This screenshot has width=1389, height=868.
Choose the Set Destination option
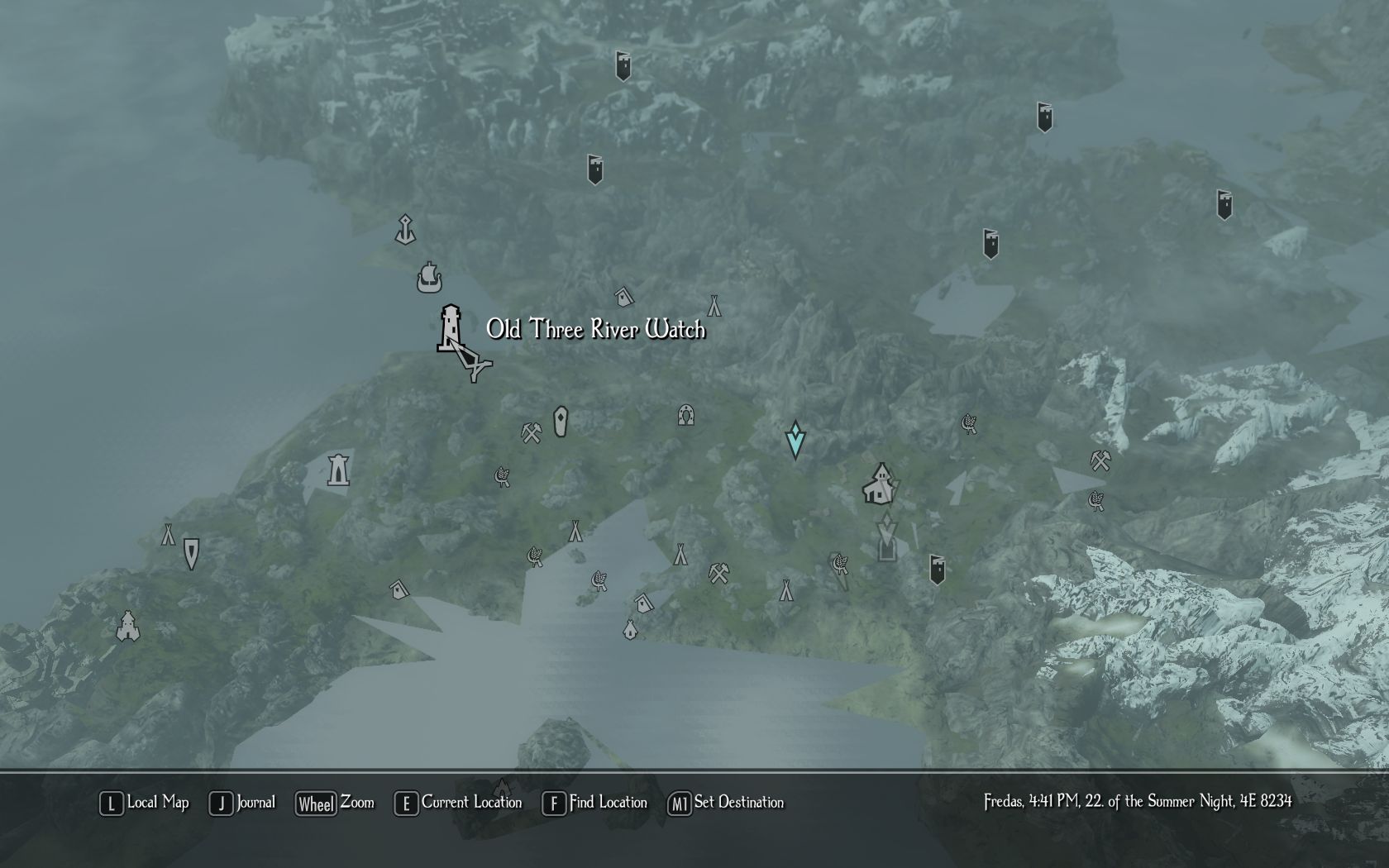point(726,803)
